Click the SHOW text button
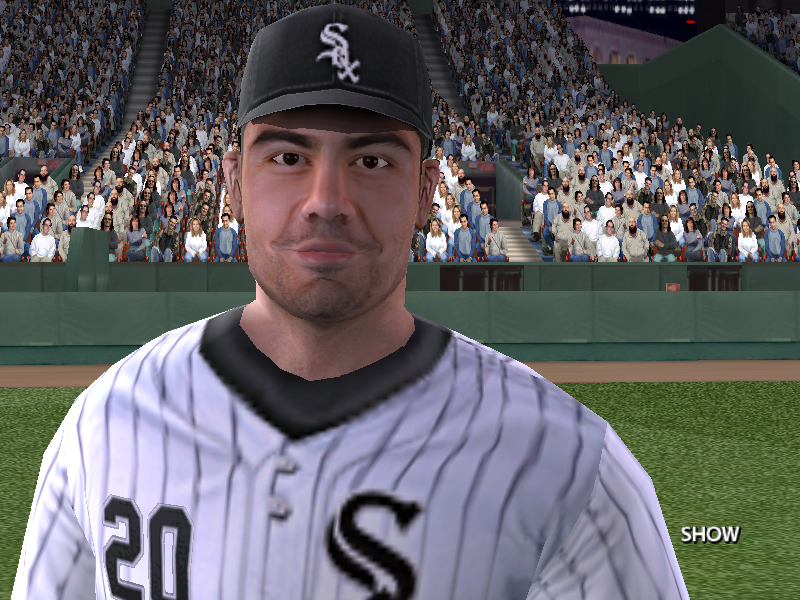The image size is (800, 600). (x=710, y=534)
